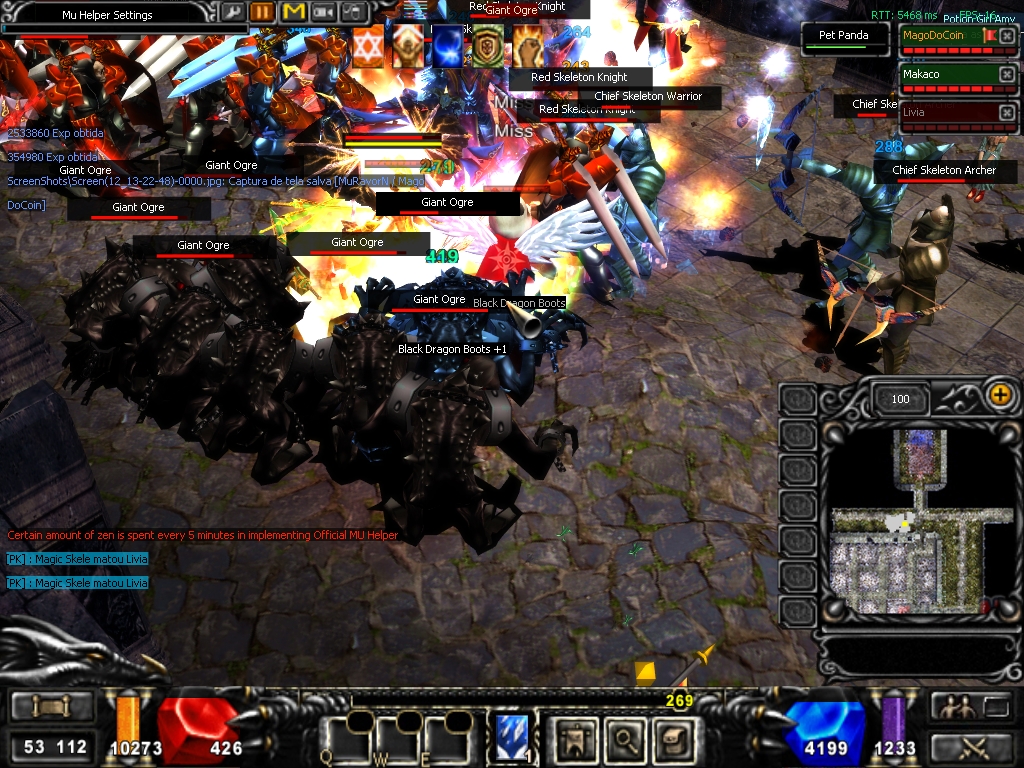Select the green shield buff icon
The height and width of the screenshot is (768, 1024).
487,47
